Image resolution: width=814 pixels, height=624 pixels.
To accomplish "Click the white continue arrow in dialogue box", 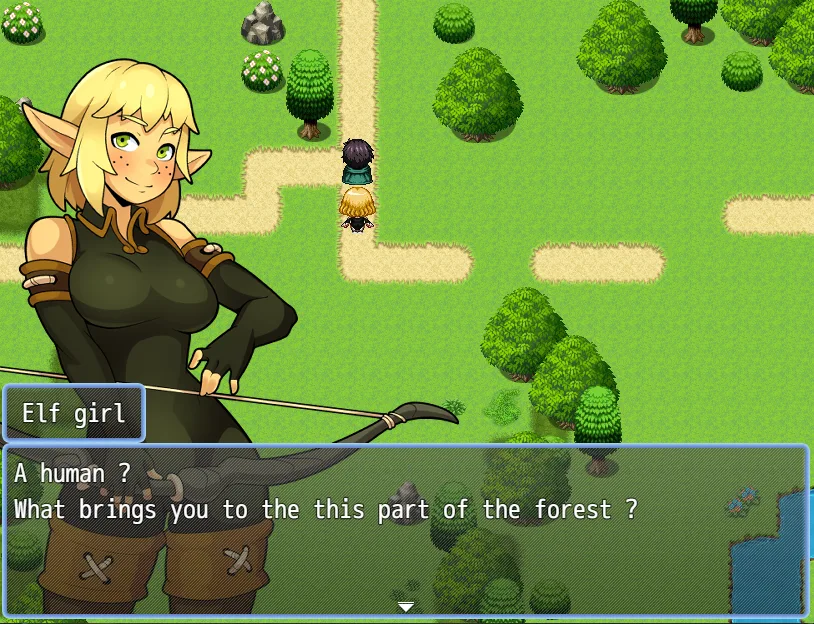I will 405,606.
